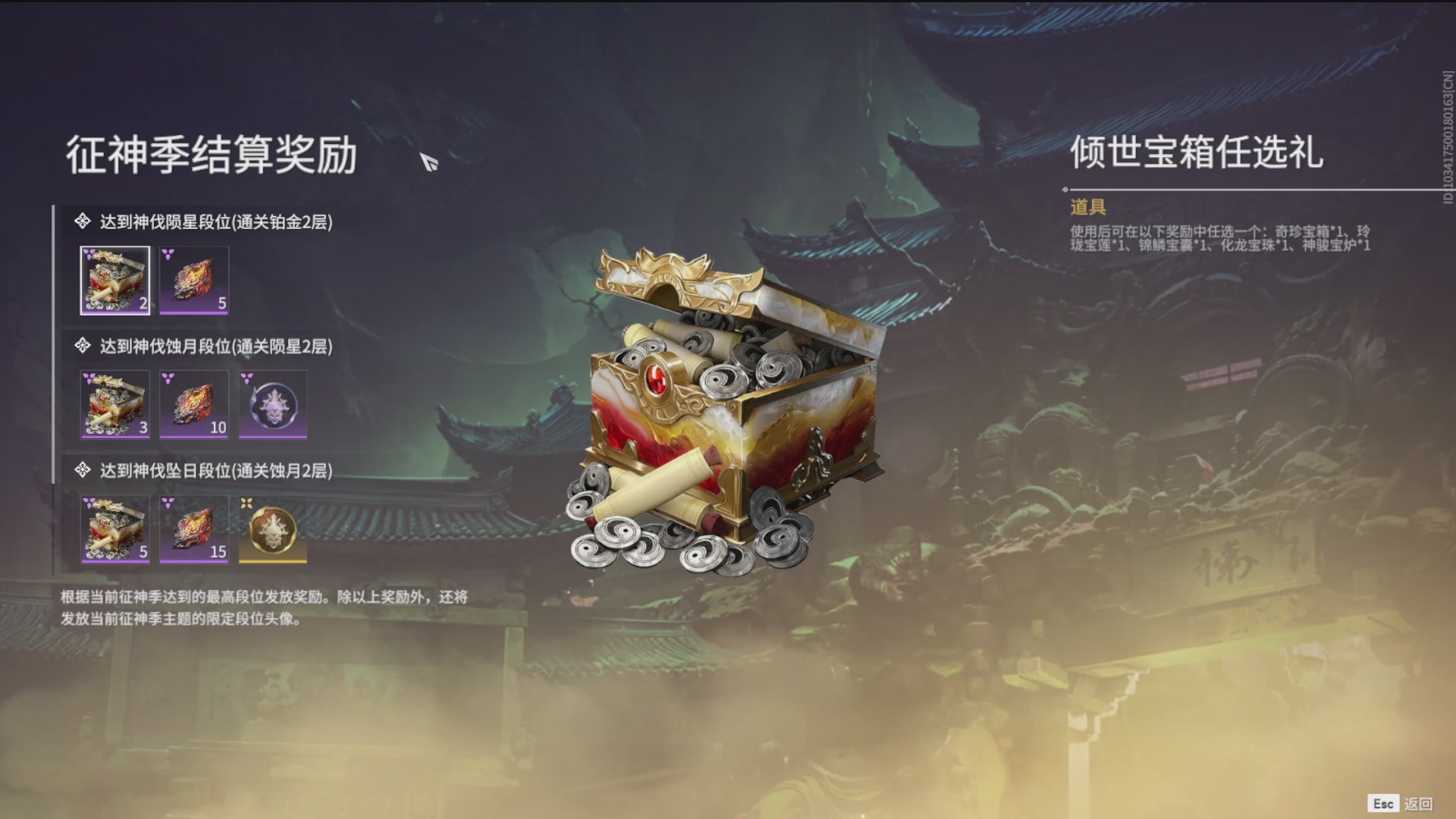Toggle selection of the ember item in tier one
This screenshot has width=1456, height=819.
point(194,281)
